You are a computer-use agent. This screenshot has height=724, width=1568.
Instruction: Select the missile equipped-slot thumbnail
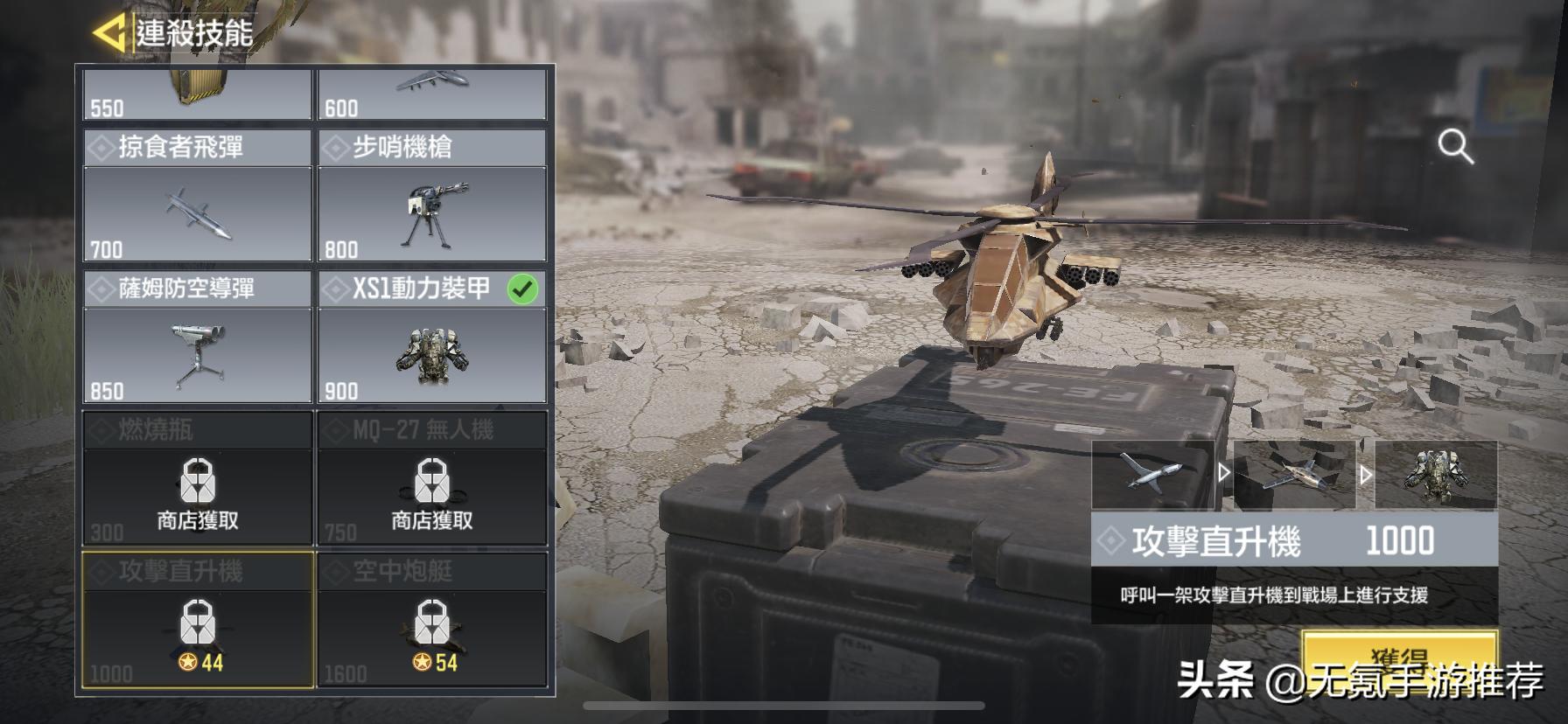point(1152,475)
